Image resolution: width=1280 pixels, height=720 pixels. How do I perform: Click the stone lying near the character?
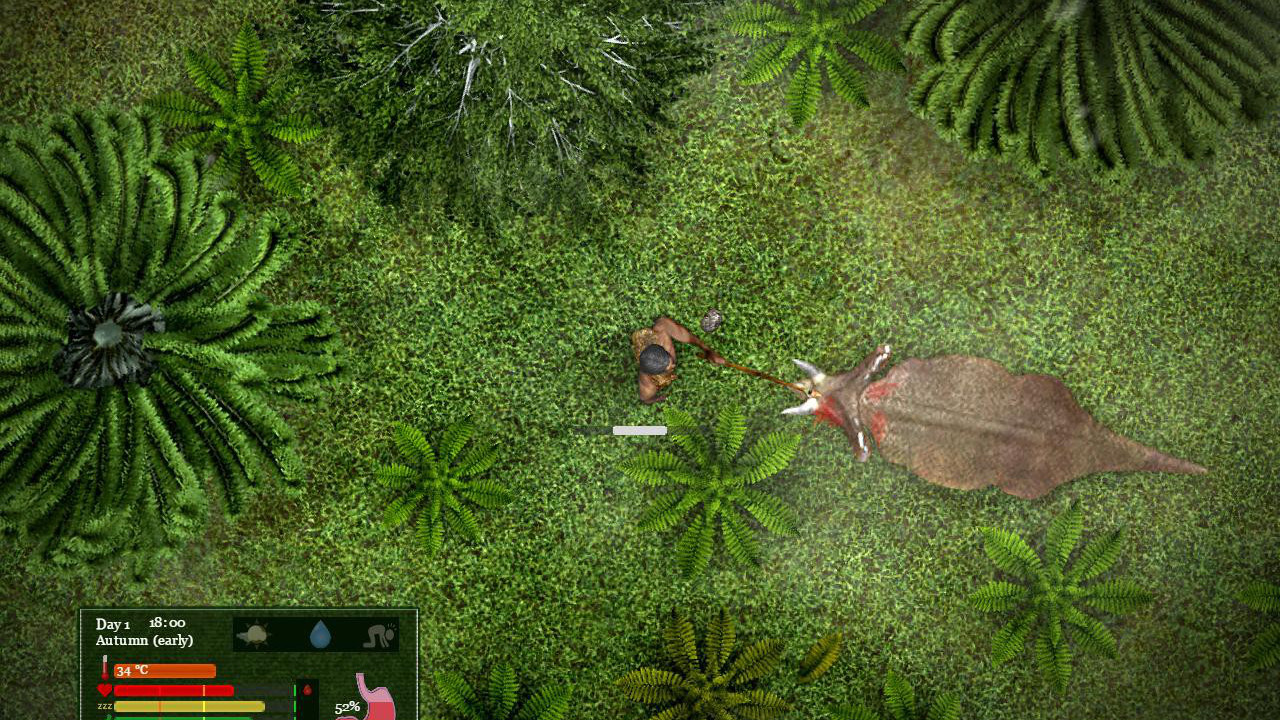(712, 321)
